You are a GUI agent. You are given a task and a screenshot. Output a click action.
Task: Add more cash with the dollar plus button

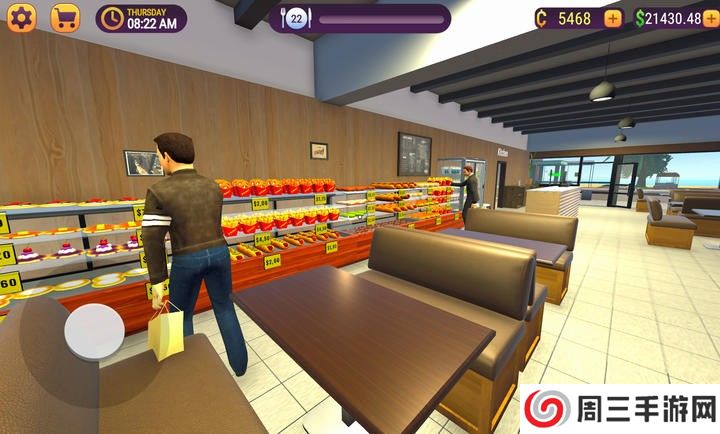pyautogui.click(x=713, y=18)
